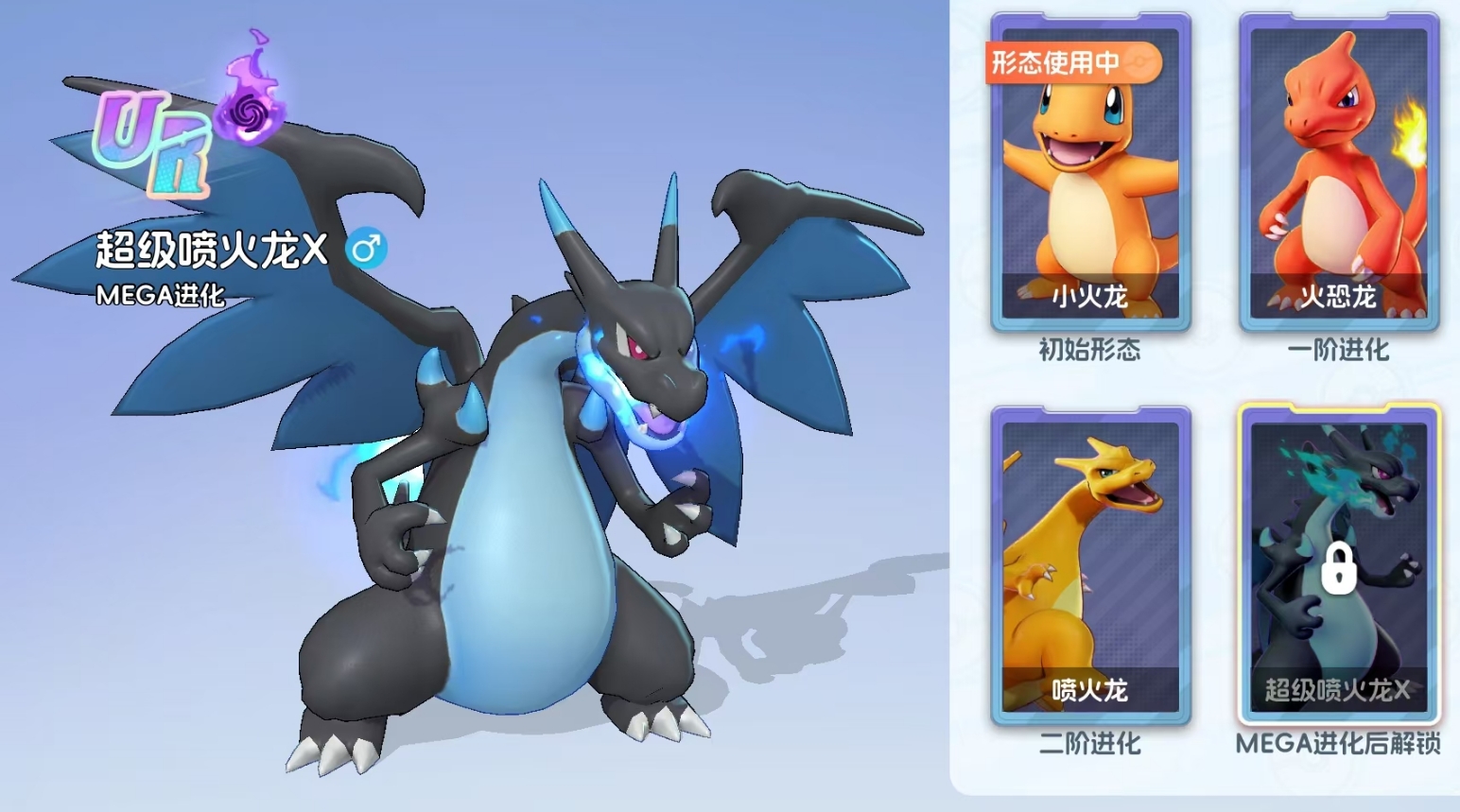
Task: Expand the 一阶进化 card details
Action: tap(1340, 351)
